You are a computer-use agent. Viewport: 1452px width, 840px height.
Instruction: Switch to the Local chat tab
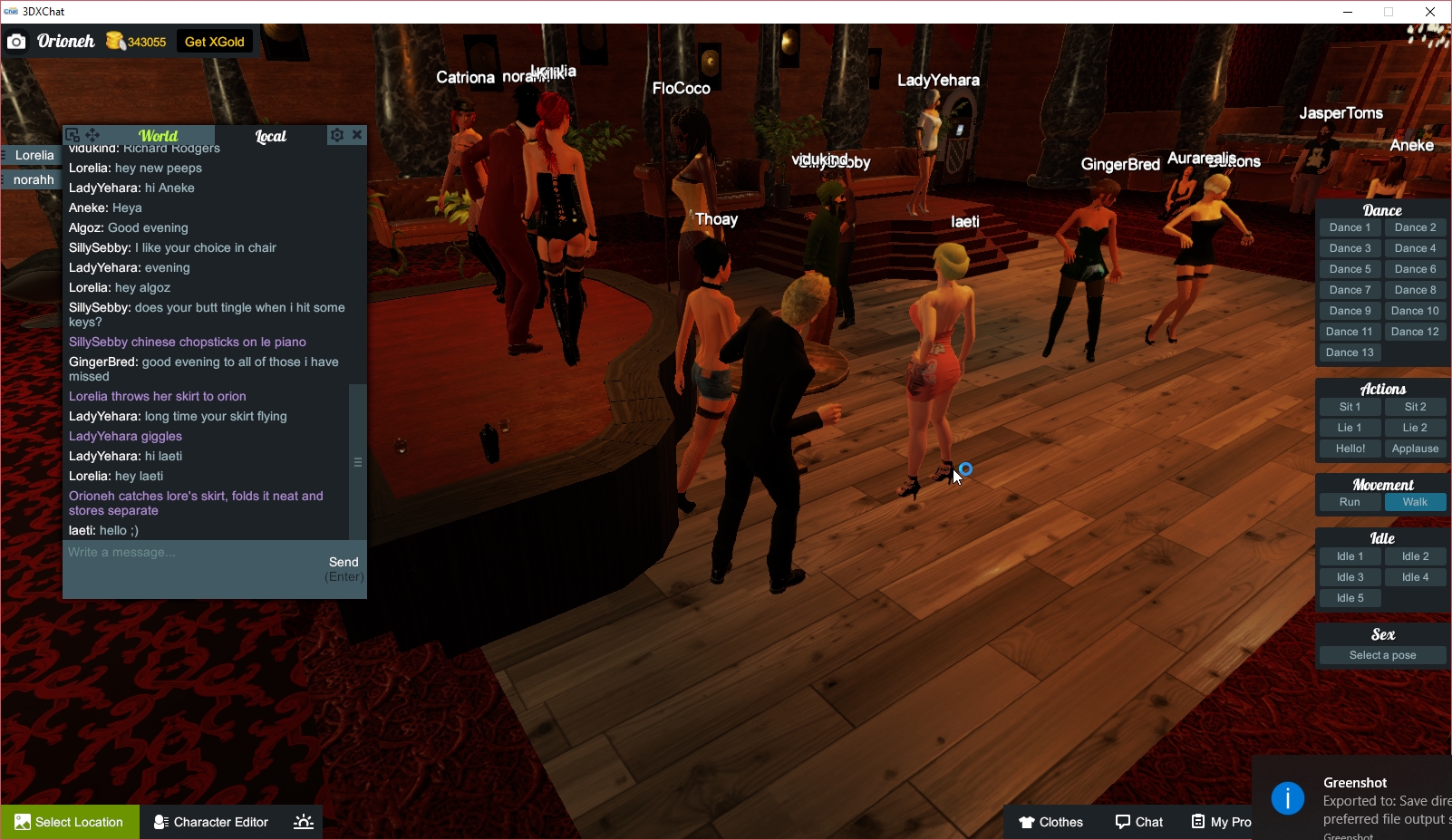click(270, 136)
